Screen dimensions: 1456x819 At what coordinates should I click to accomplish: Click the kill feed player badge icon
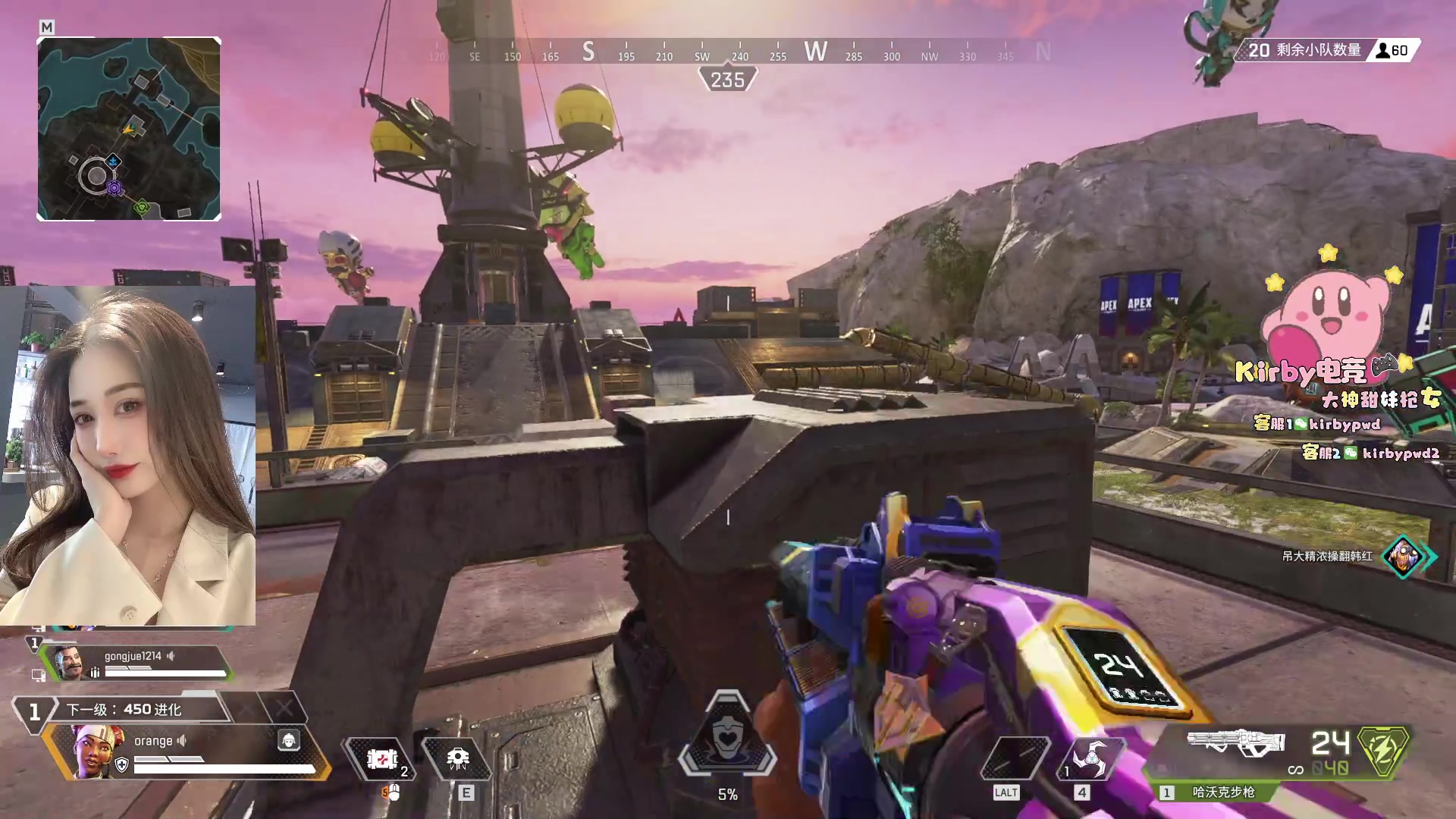(1404, 557)
